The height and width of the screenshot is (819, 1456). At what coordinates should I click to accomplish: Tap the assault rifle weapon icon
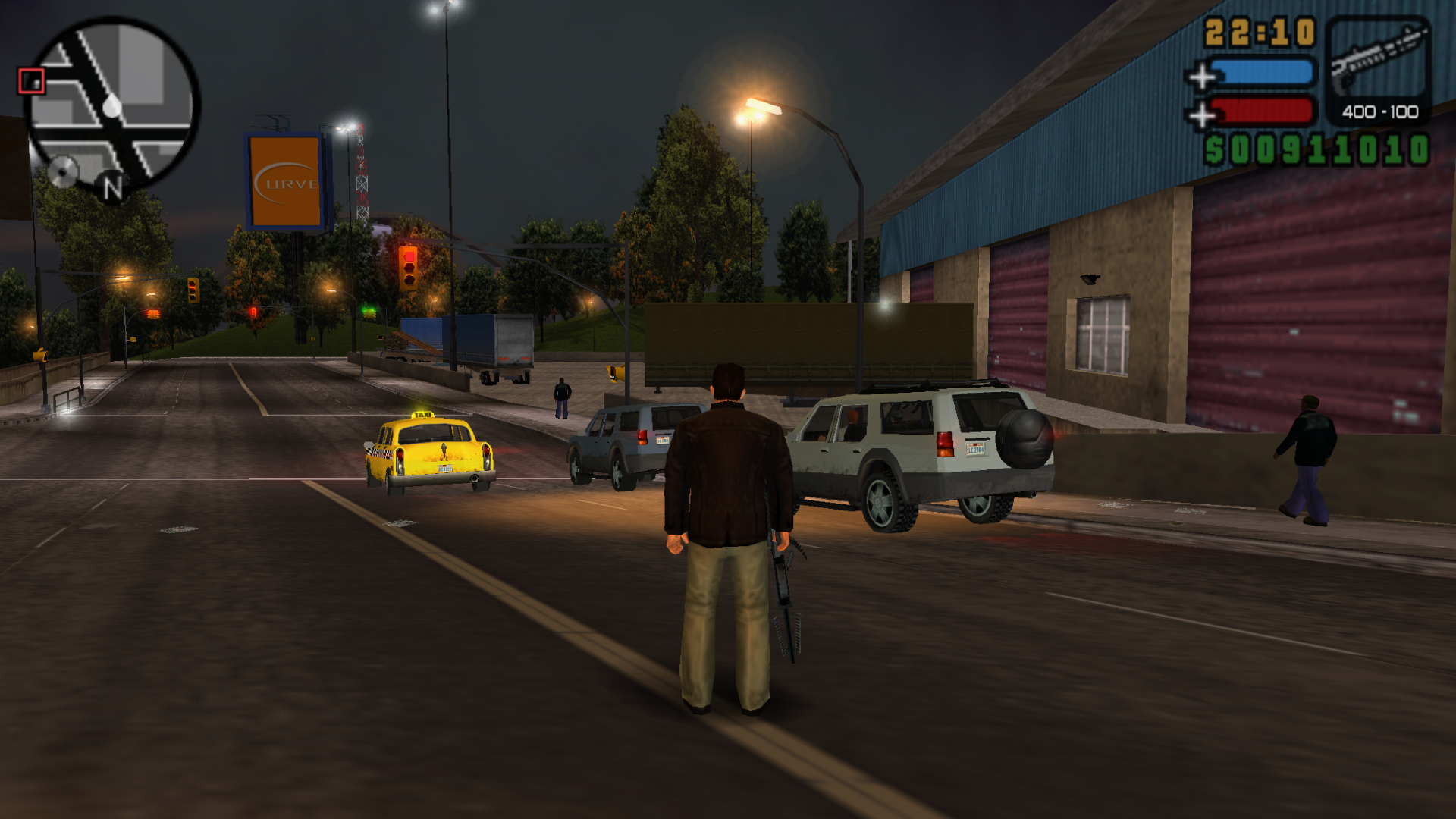tap(1379, 61)
